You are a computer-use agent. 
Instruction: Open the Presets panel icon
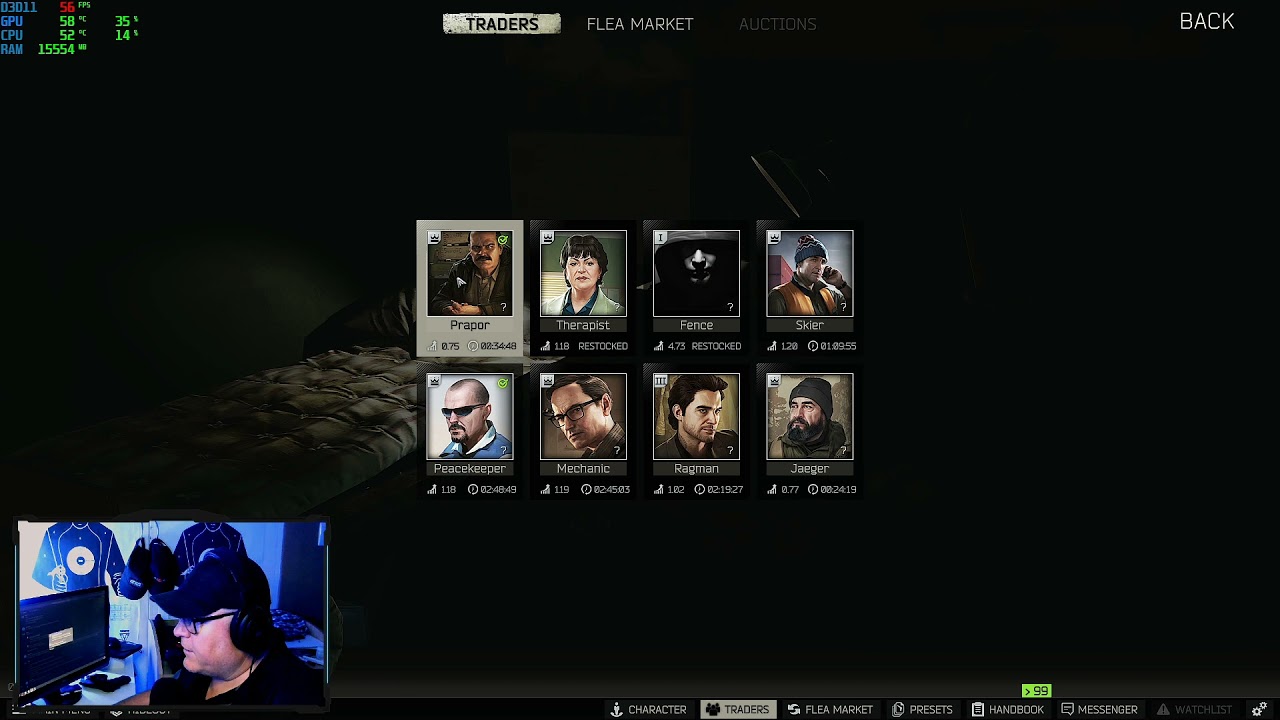click(x=897, y=709)
